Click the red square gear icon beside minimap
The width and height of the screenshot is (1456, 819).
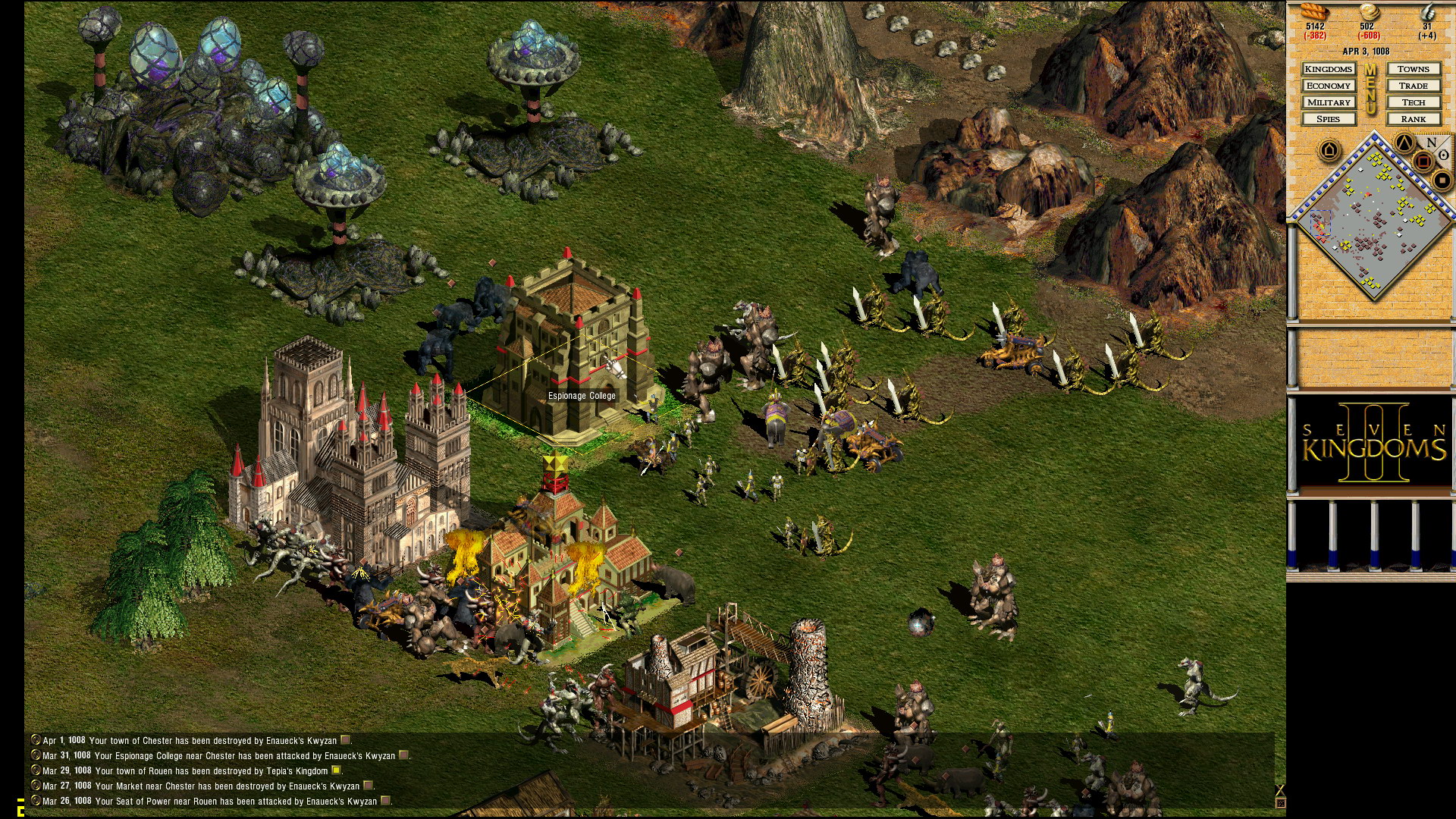point(1423,160)
